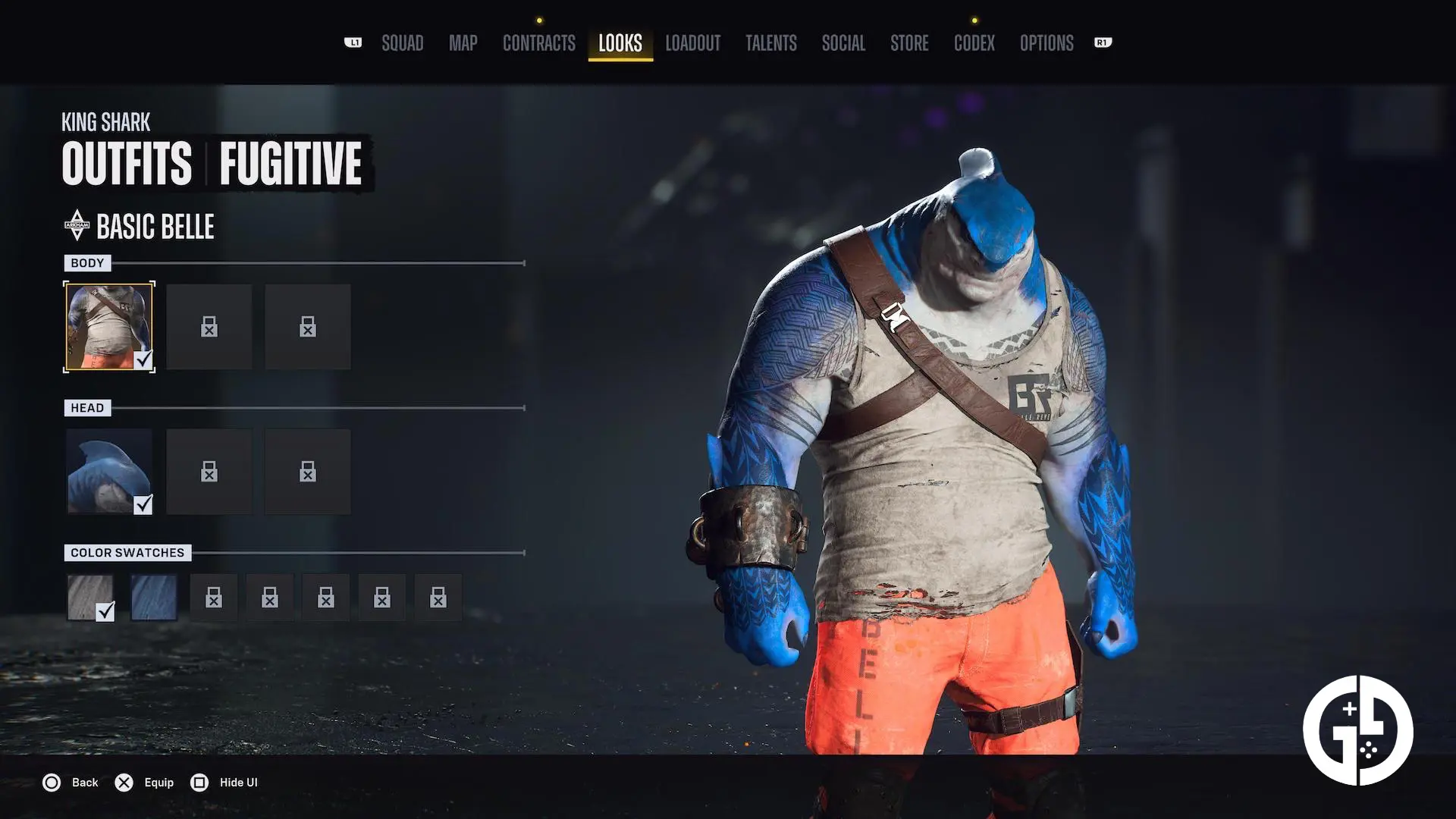The image size is (1456, 819).
Task: Click the Color Swatches section header
Action: (127, 552)
